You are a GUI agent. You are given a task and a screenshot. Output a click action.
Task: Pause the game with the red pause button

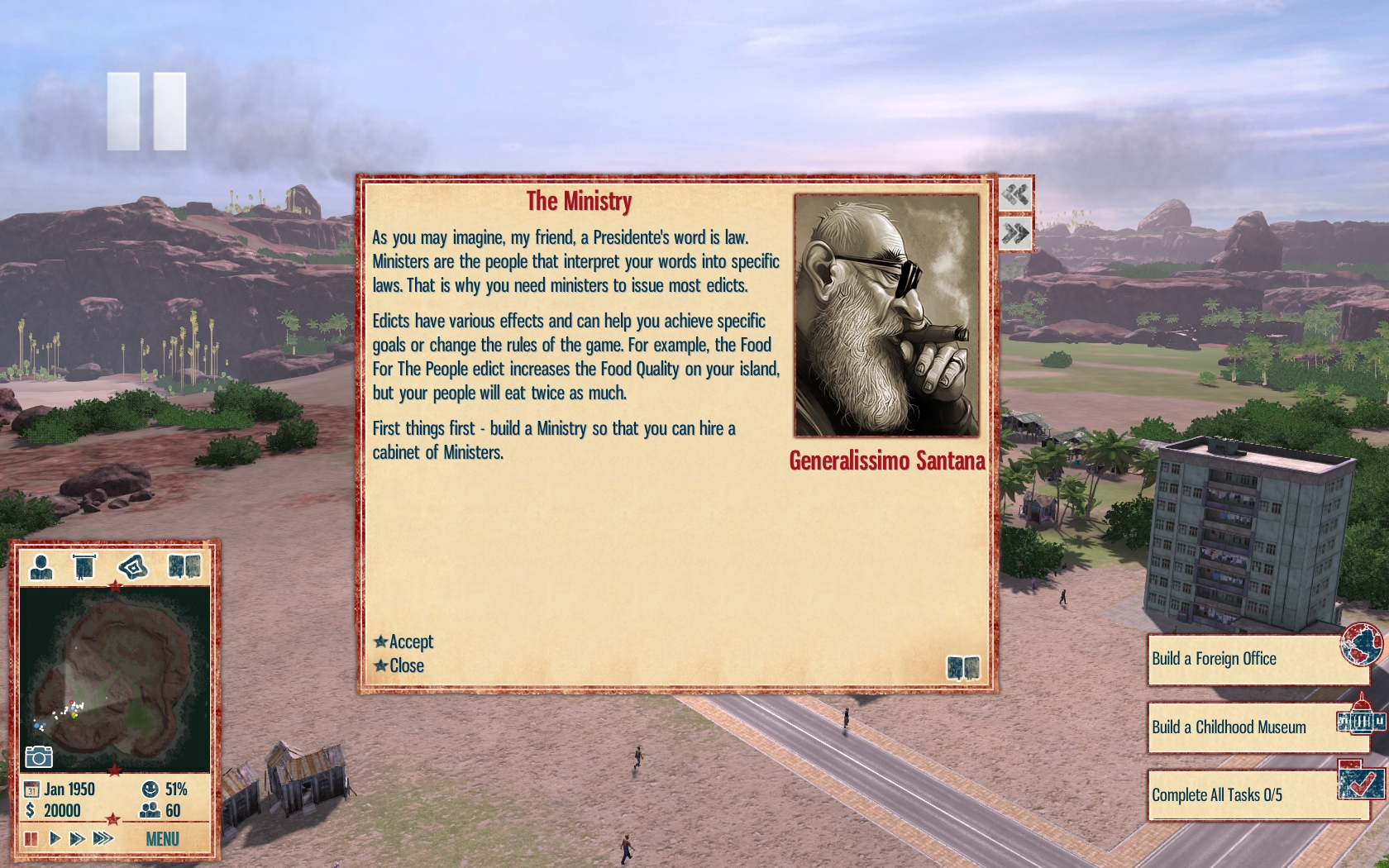point(31,839)
